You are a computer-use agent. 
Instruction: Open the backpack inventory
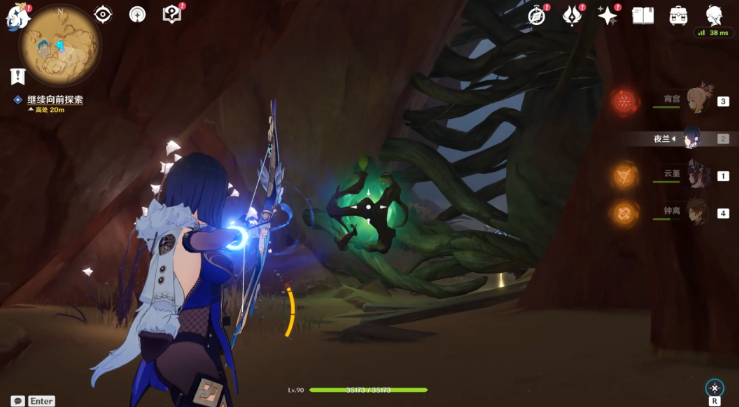[x=678, y=15]
